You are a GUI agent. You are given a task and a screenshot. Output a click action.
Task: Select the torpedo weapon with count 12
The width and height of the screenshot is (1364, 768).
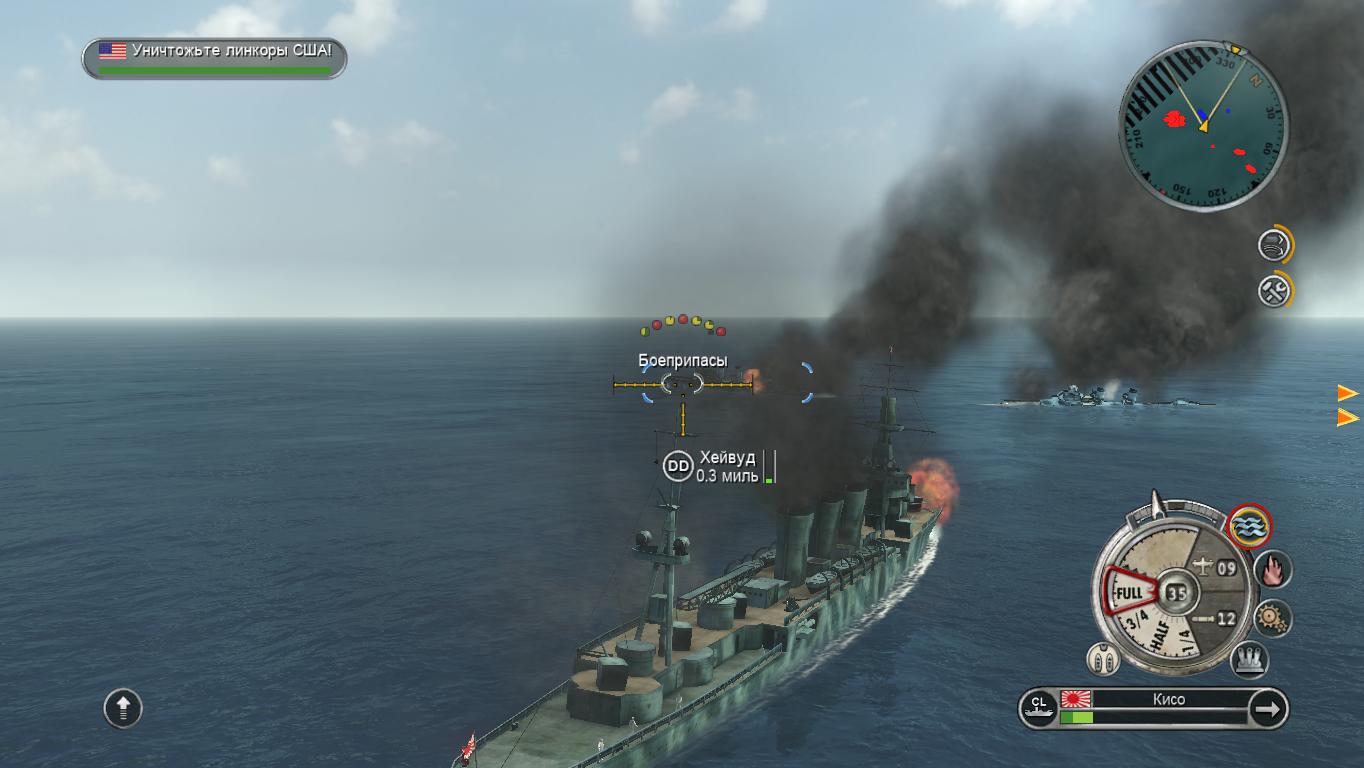coord(1215,619)
